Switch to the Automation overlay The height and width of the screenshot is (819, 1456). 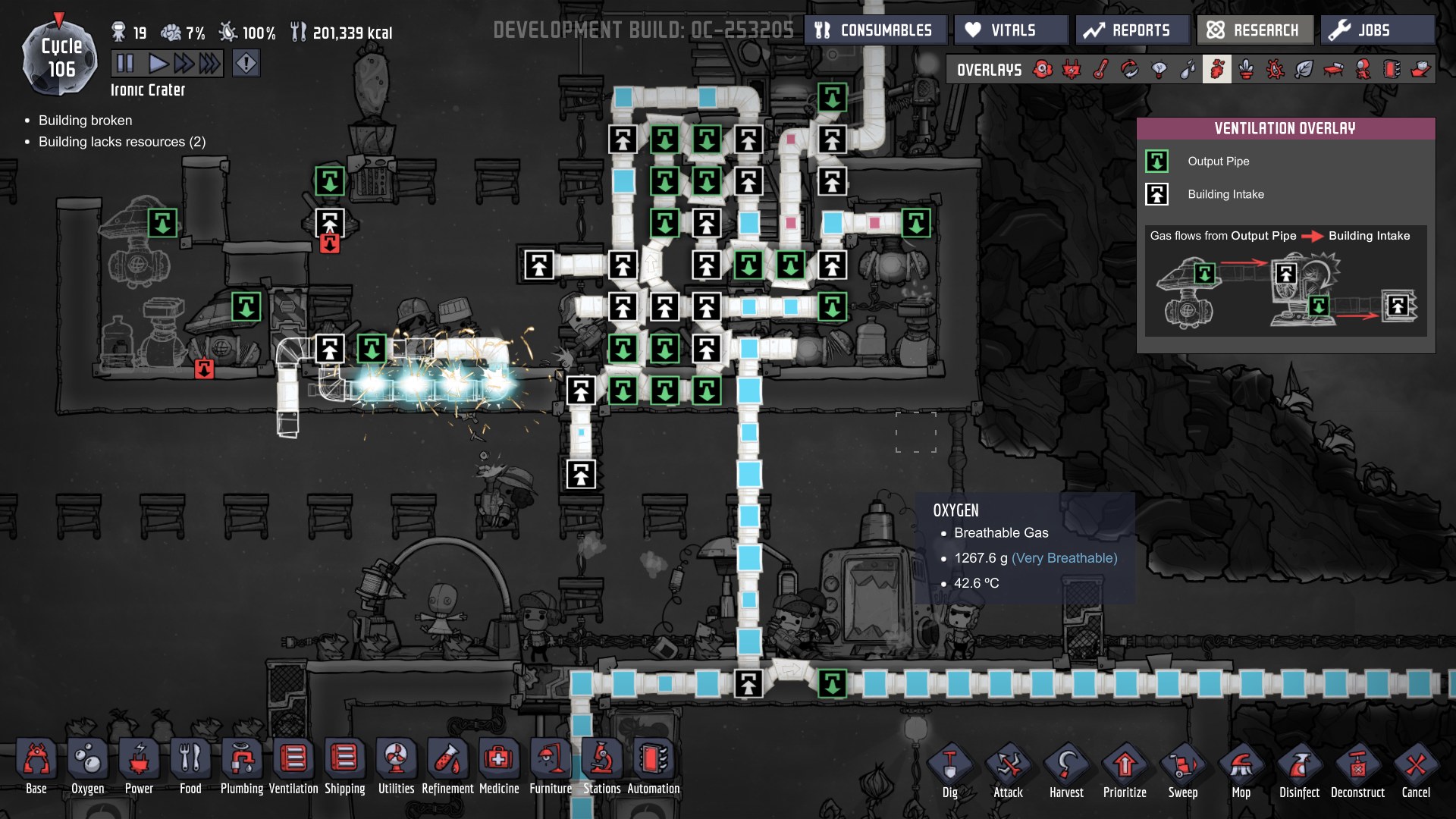pyautogui.click(x=1389, y=69)
